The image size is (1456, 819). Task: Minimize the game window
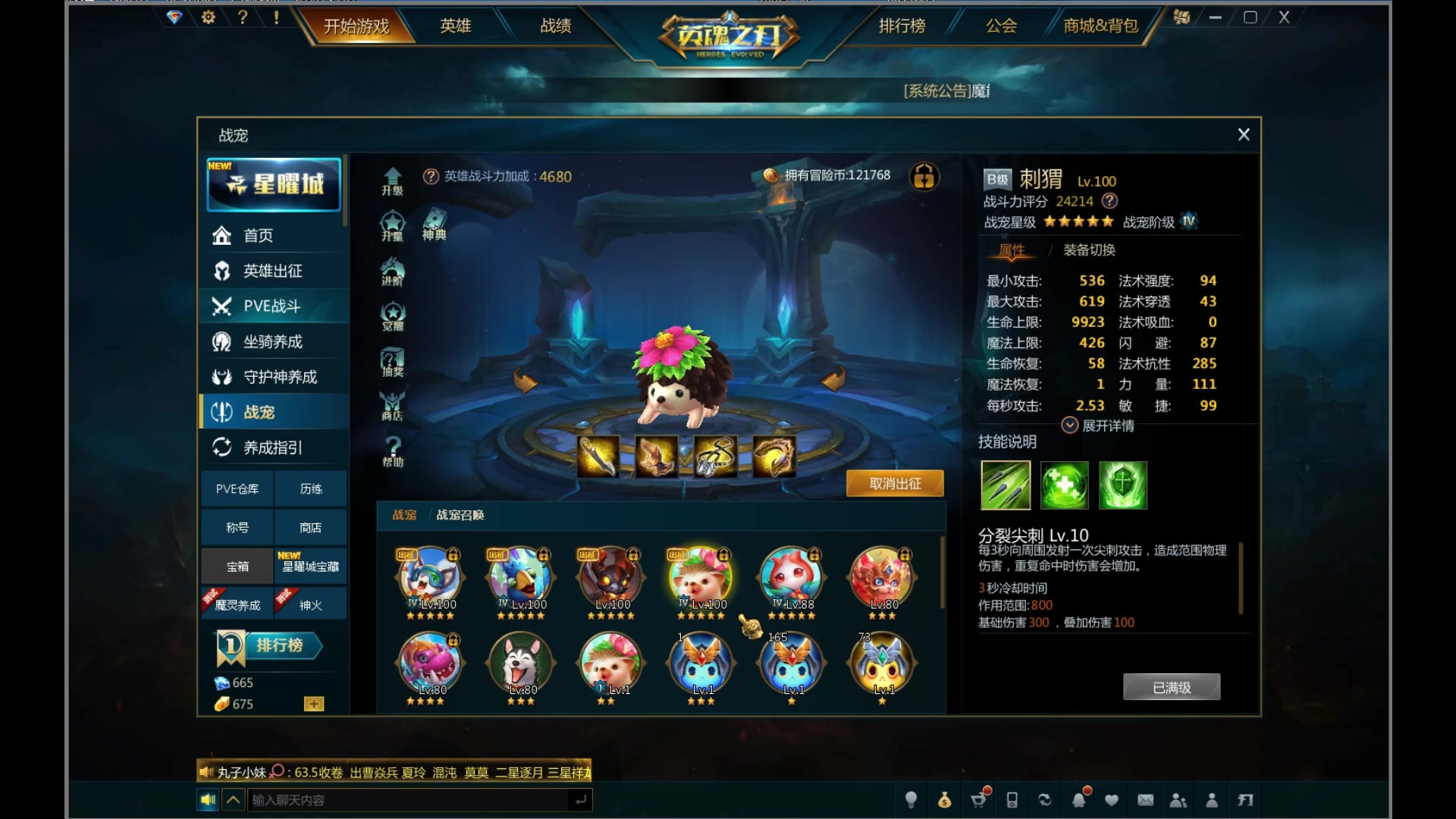coord(1216,17)
